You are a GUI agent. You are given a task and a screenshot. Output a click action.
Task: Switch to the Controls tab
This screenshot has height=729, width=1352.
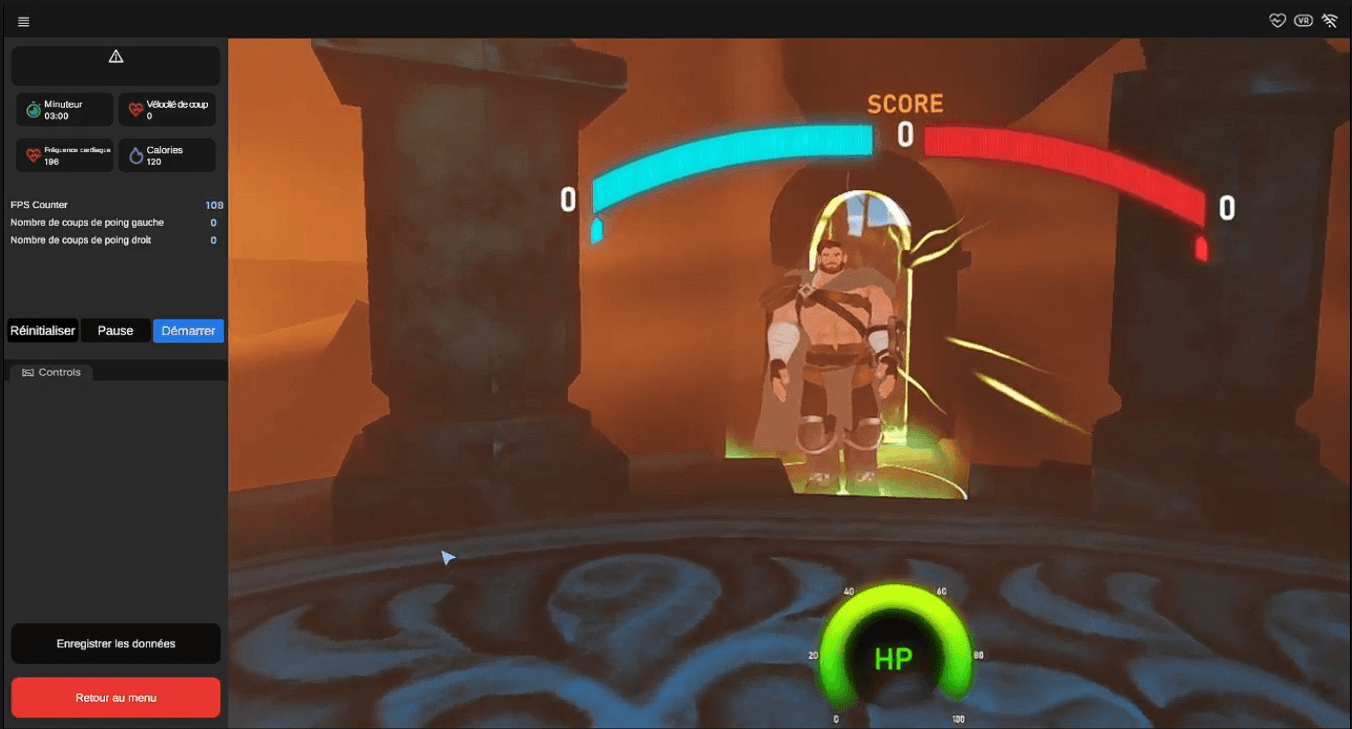coord(51,372)
